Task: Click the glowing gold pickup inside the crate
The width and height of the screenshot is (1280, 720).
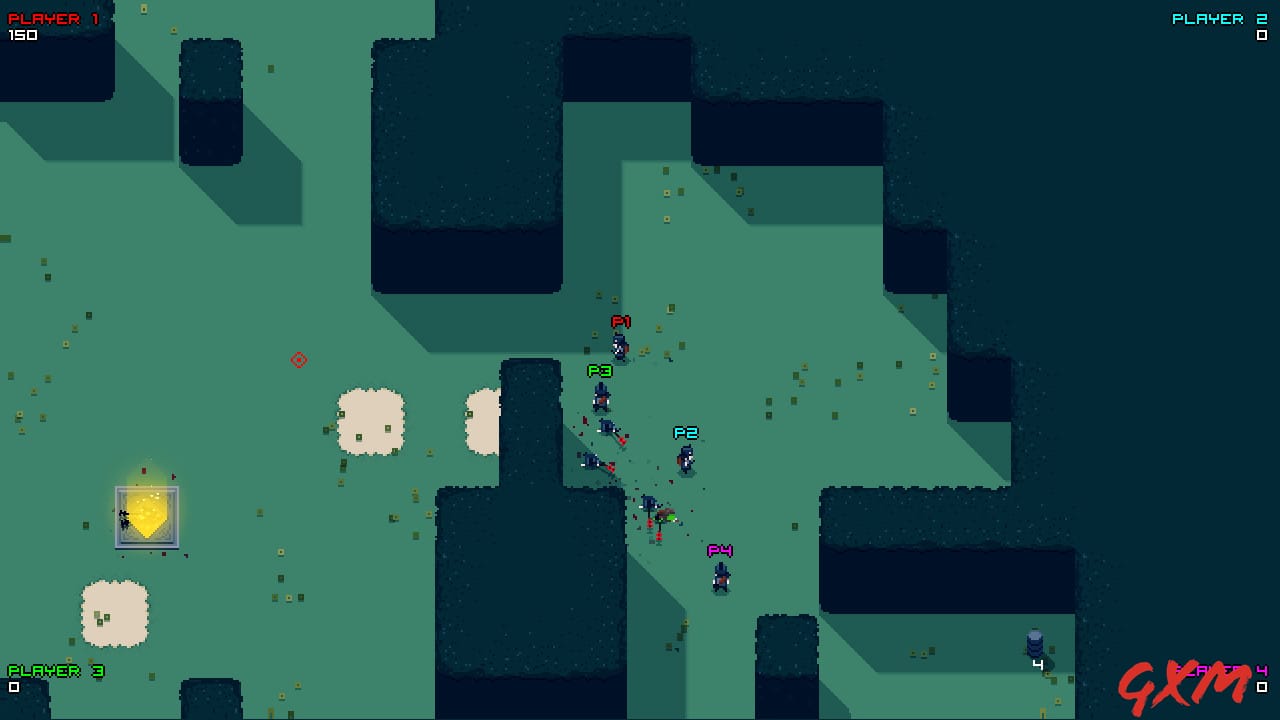Action: [x=147, y=513]
